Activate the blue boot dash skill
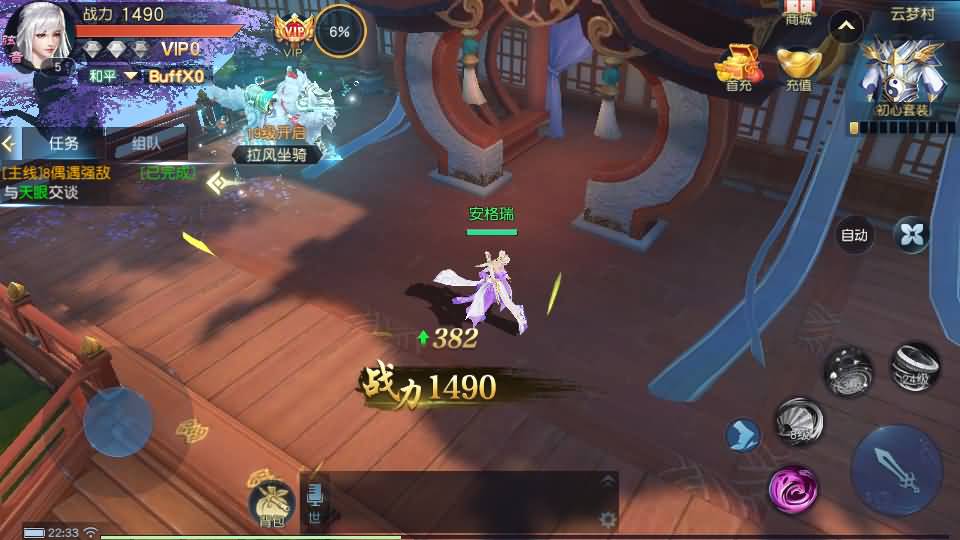The width and height of the screenshot is (960, 540). click(743, 435)
